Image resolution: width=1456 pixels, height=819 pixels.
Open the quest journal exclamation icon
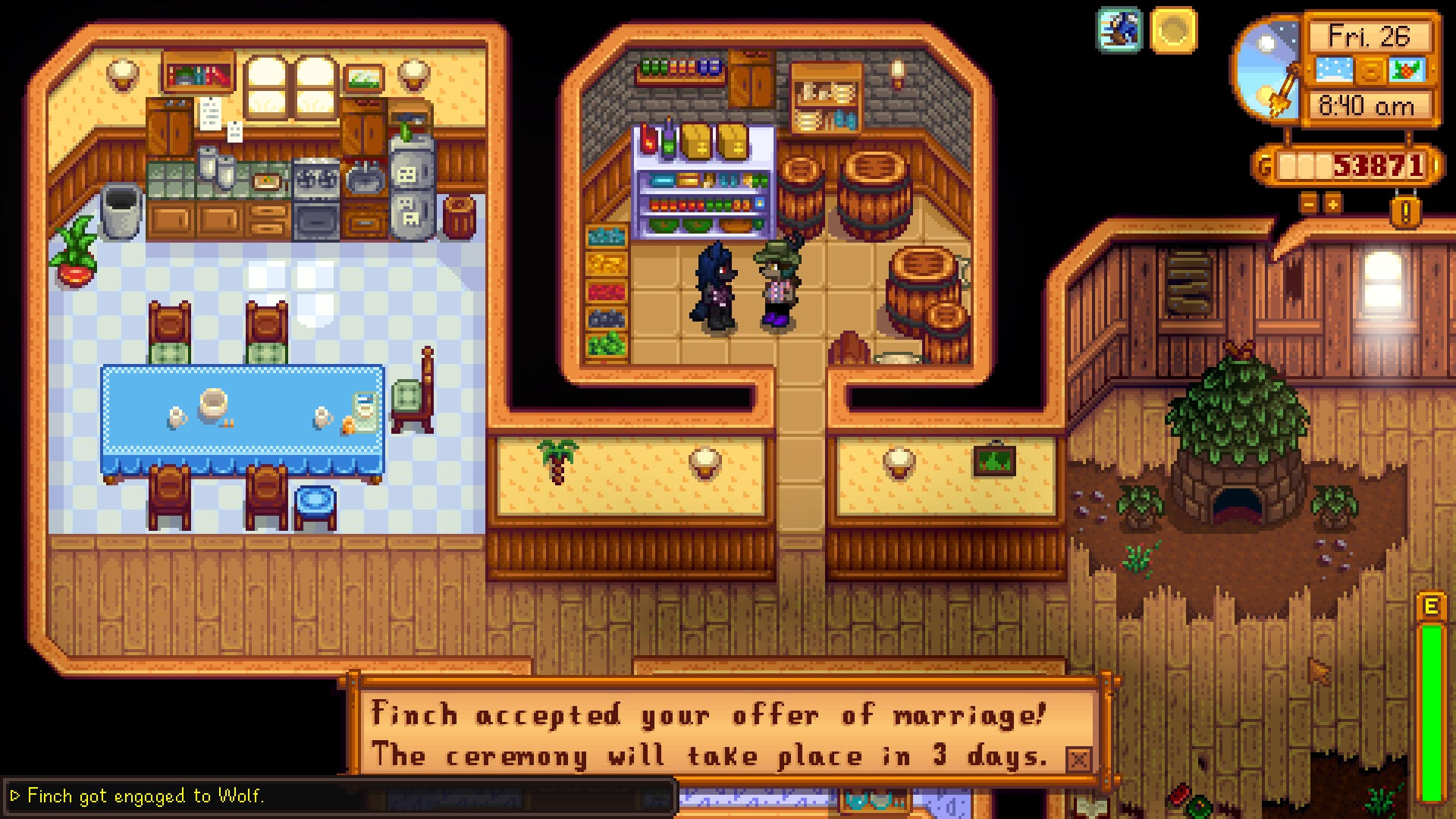1405,212
